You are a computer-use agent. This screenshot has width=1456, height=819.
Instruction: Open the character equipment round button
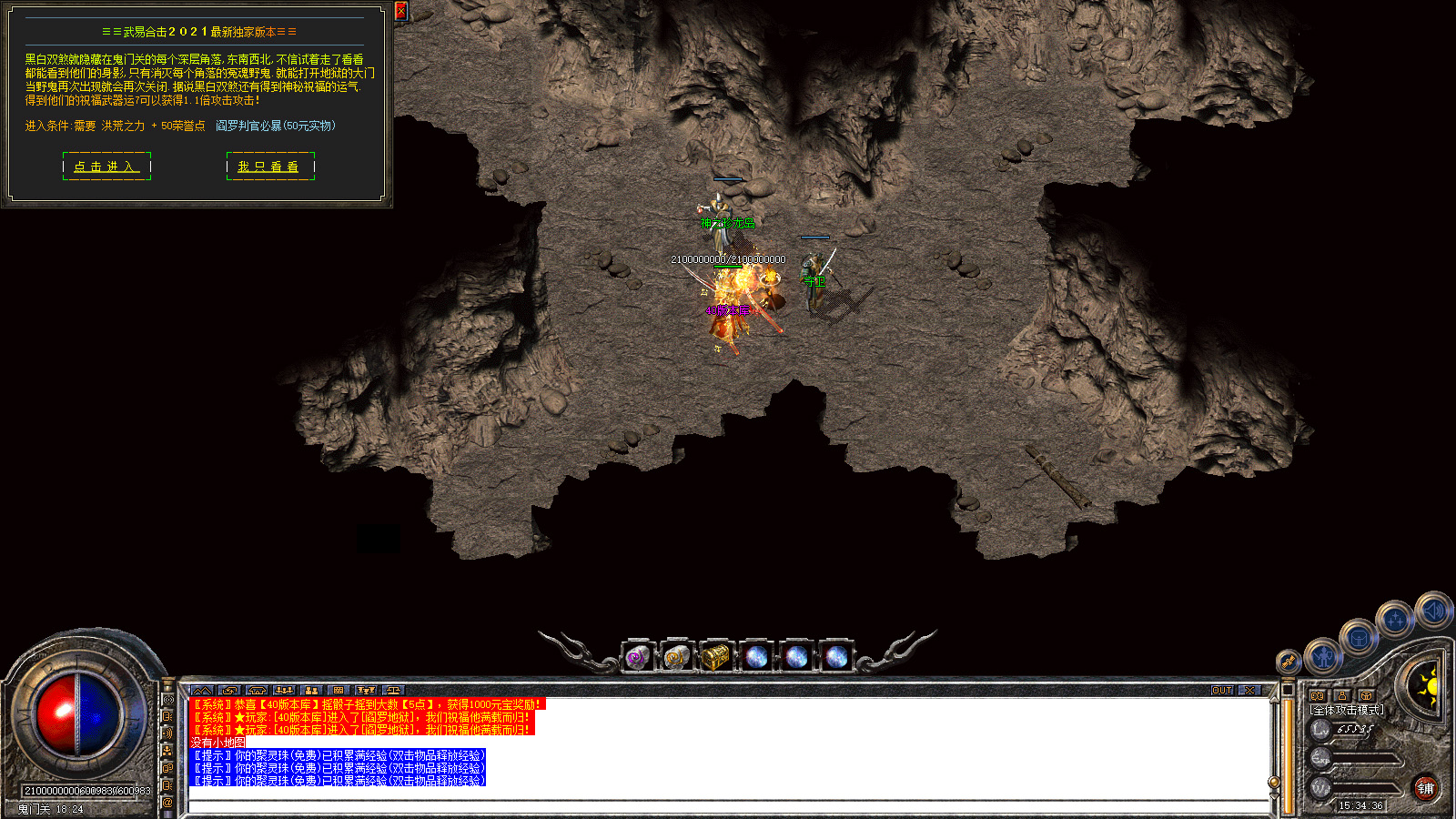point(1324,655)
